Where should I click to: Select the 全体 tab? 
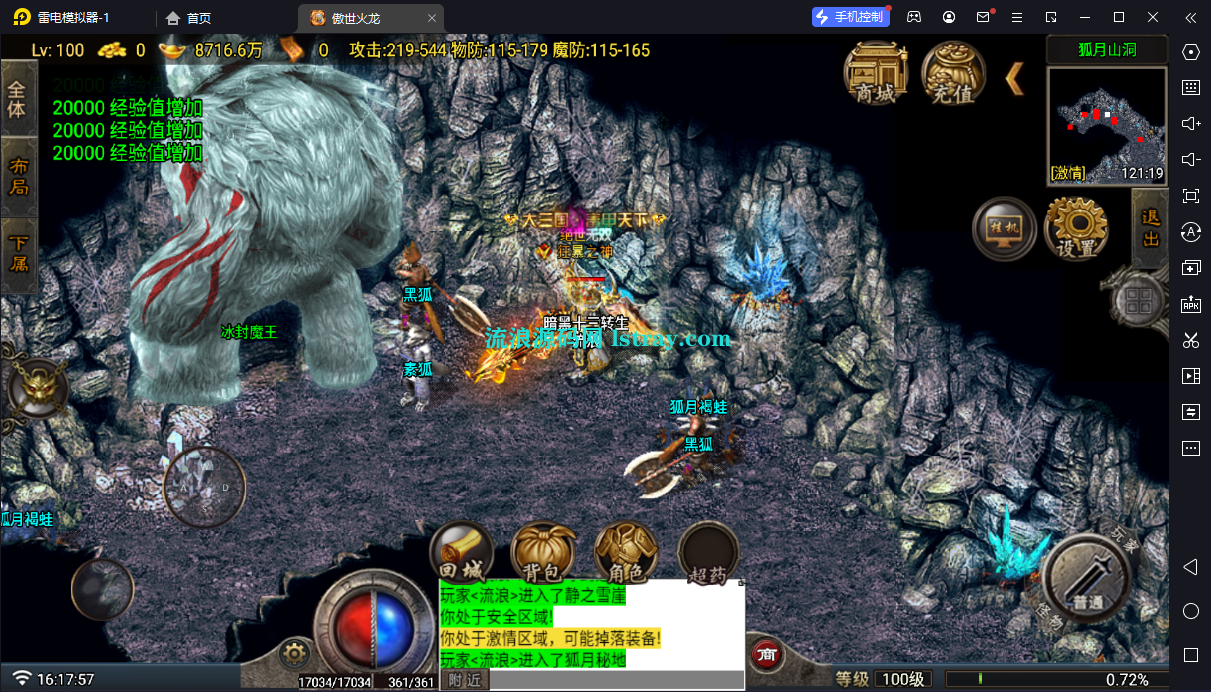[18, 97]
